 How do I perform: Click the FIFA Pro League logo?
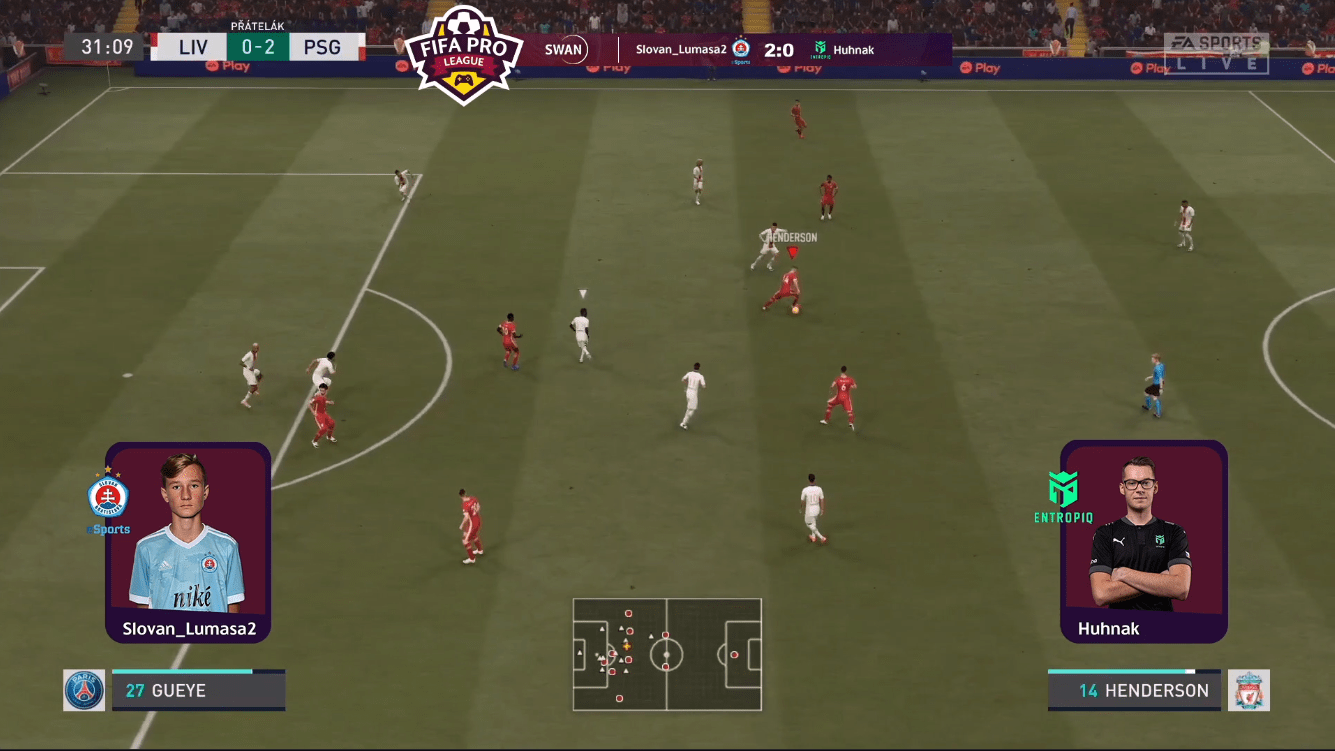click(463, 53)
